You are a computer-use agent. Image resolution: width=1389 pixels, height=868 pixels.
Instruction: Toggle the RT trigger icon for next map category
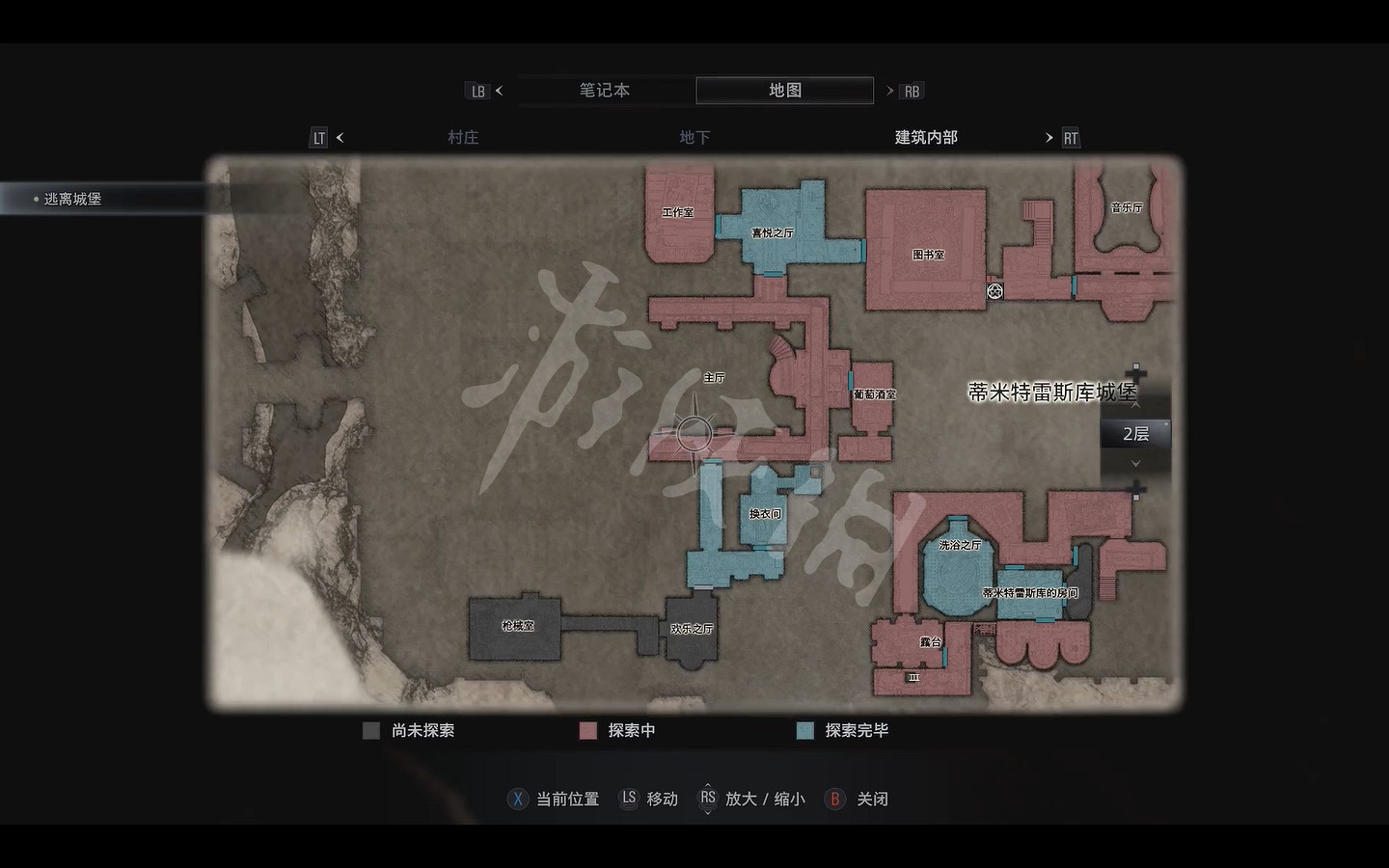1071,137
